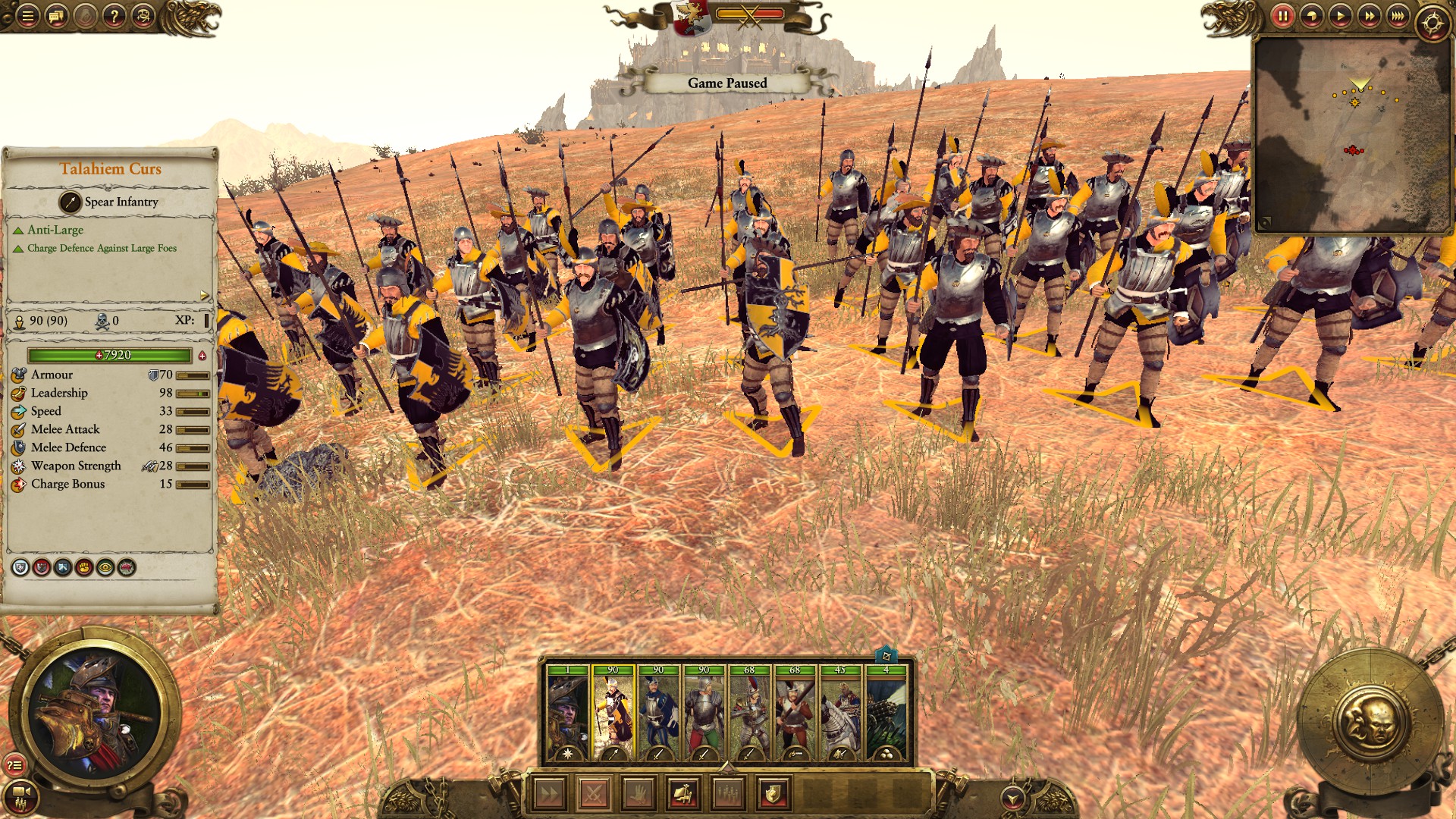Open the game menu from the top-left hamburger icon
Image resolution: width=1456 pixels, height=819 pixels.
(x=27, y=17)
